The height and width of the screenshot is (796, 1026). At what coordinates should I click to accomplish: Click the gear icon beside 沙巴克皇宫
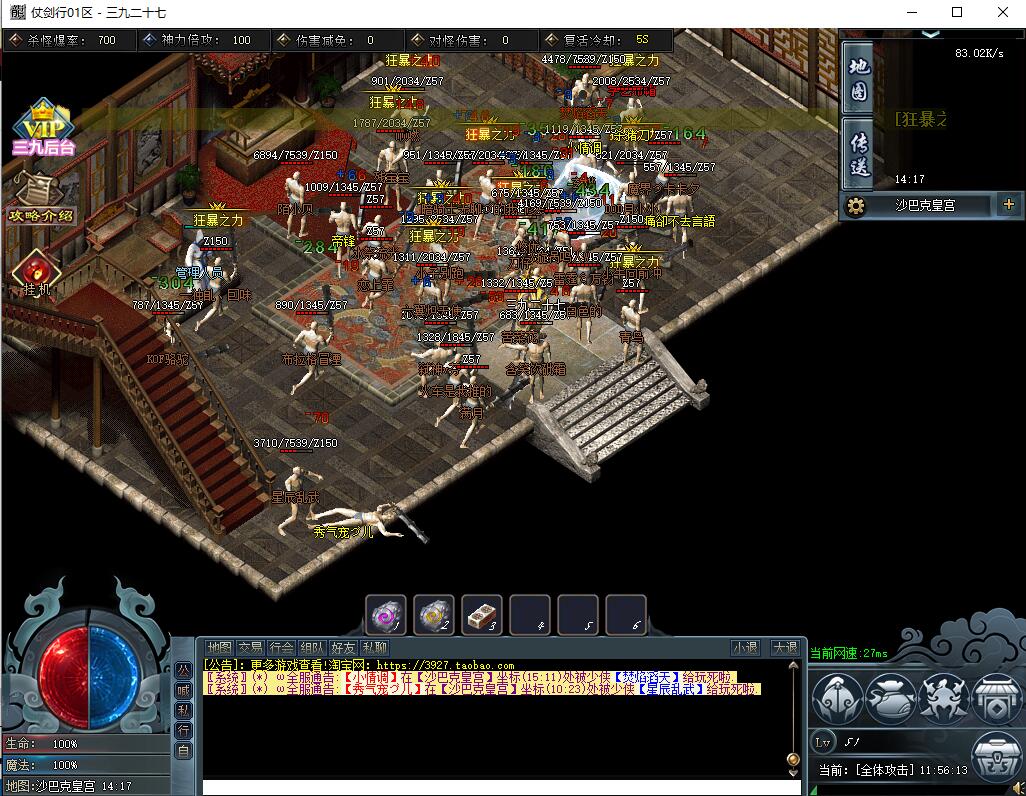tap(855, 205)
